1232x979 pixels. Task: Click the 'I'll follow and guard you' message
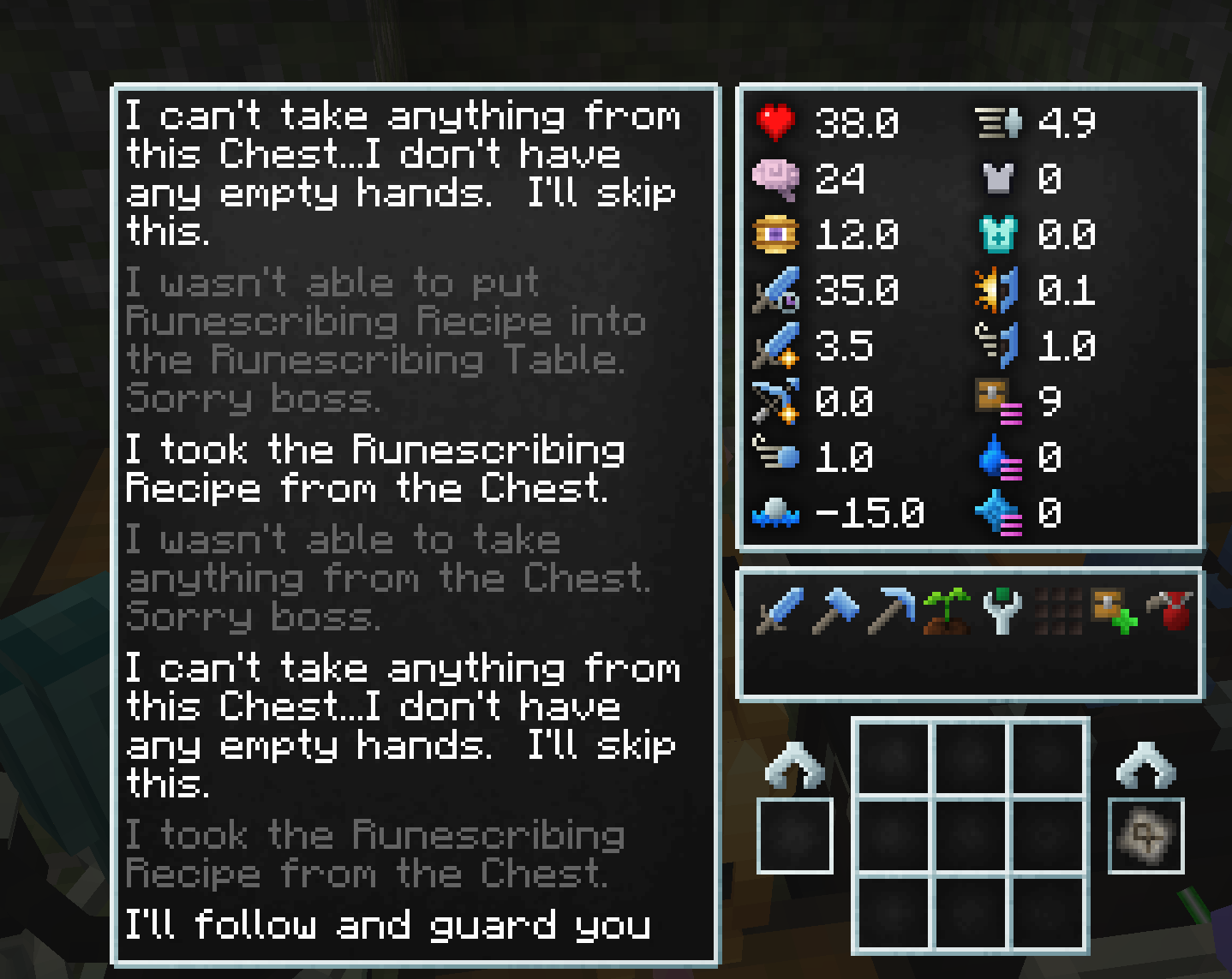coord(388,925)
